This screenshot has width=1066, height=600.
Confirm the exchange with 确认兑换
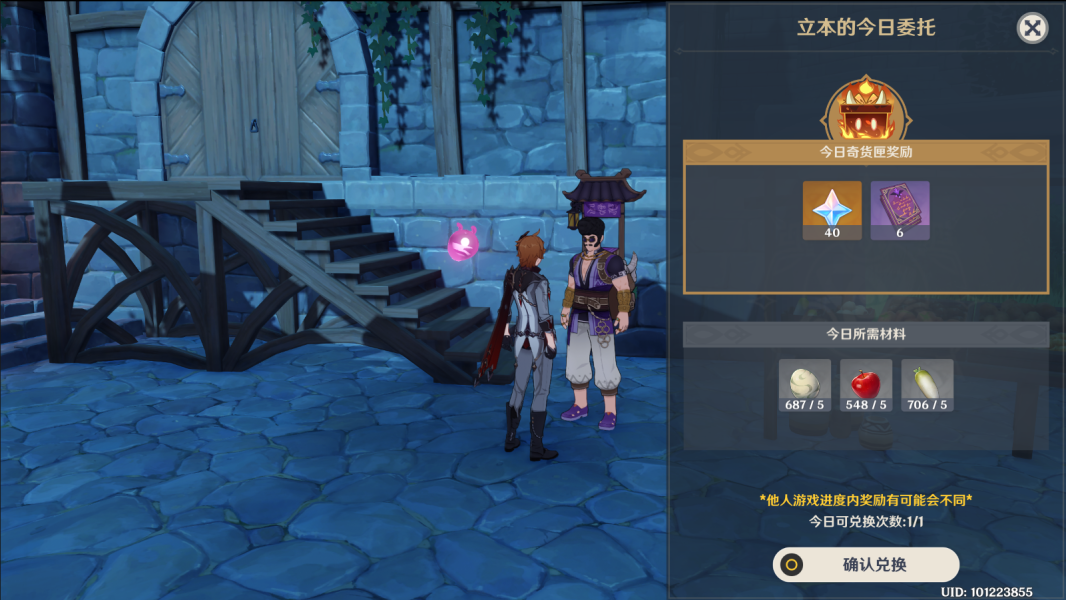tap(866, 564)
